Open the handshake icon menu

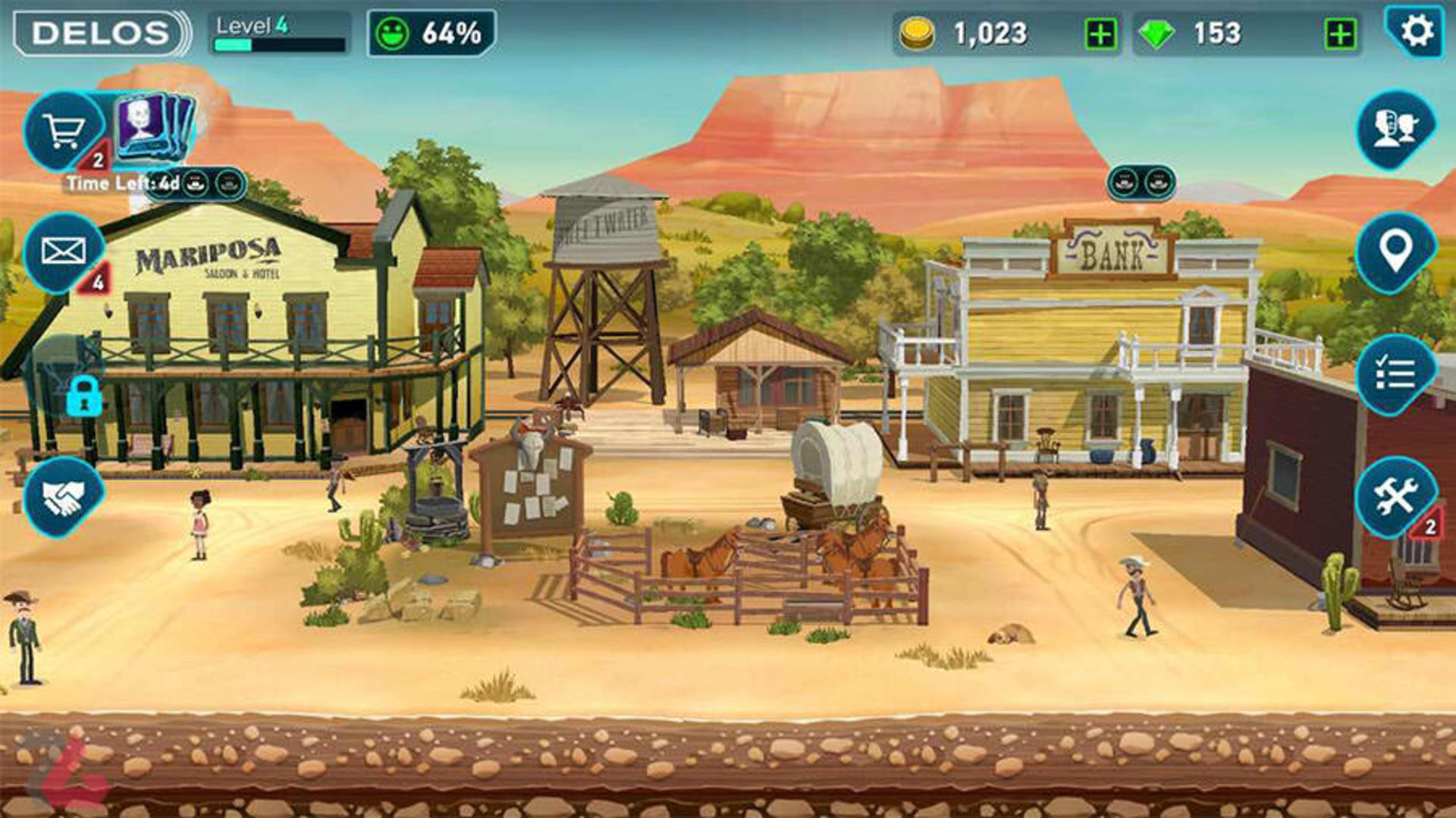pyautogui.click(x=64, y=497)
